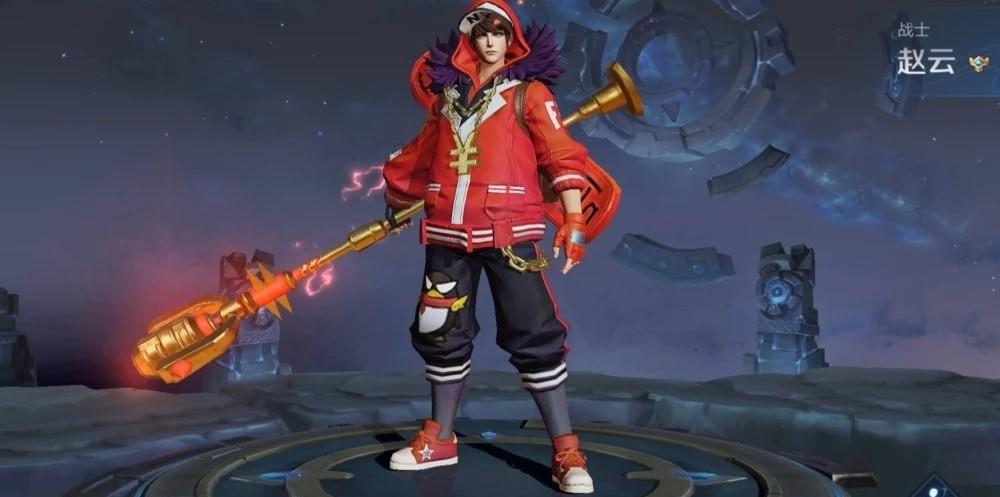This screenshot has height=497, width=1000.
Task: Tap the diamond-shaped icon at the bottom edge
Action: pos(936,488)
